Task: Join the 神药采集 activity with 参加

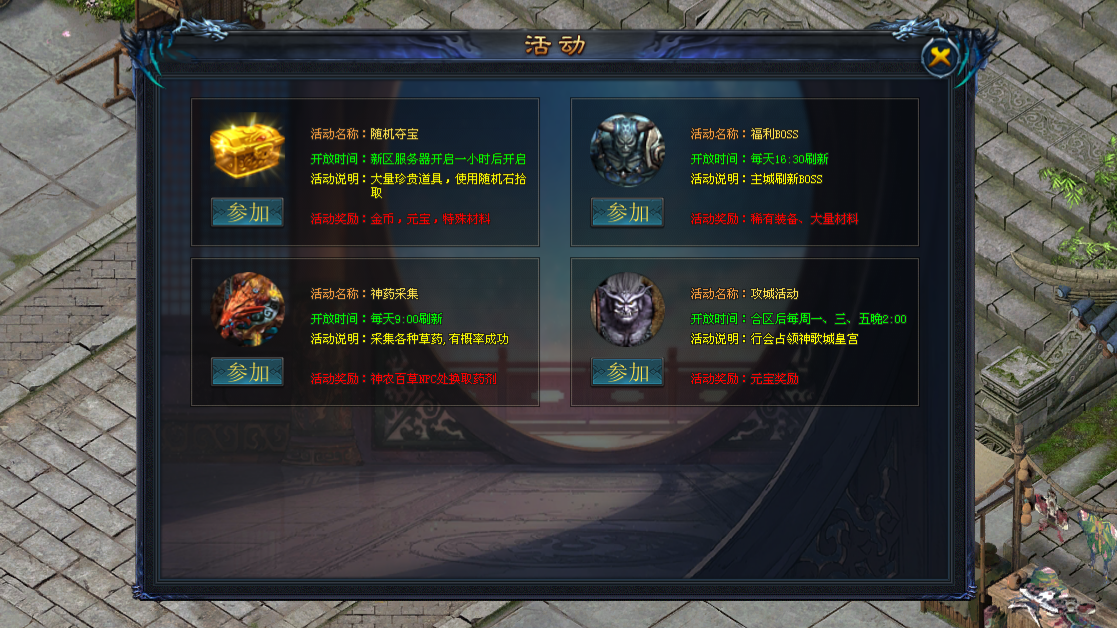Action: tap(247, 372)
